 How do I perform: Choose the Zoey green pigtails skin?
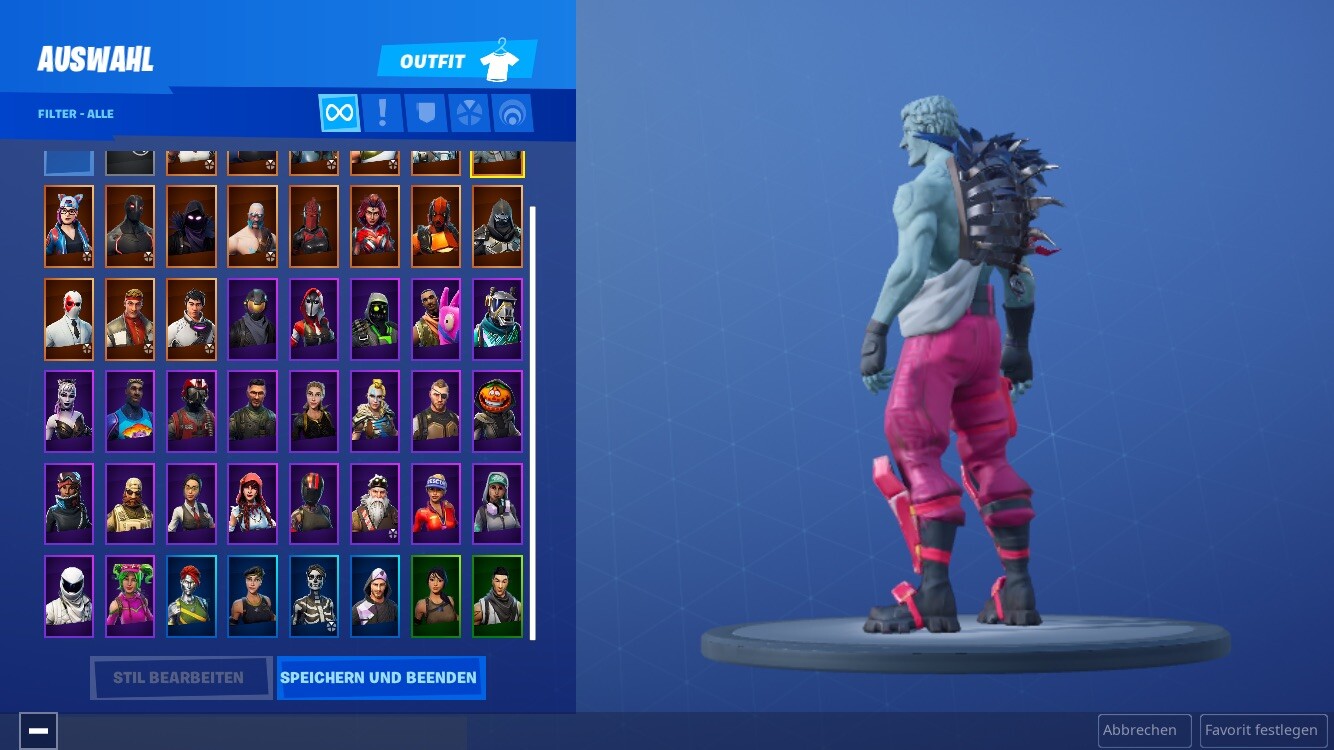[x=130, y=596]
